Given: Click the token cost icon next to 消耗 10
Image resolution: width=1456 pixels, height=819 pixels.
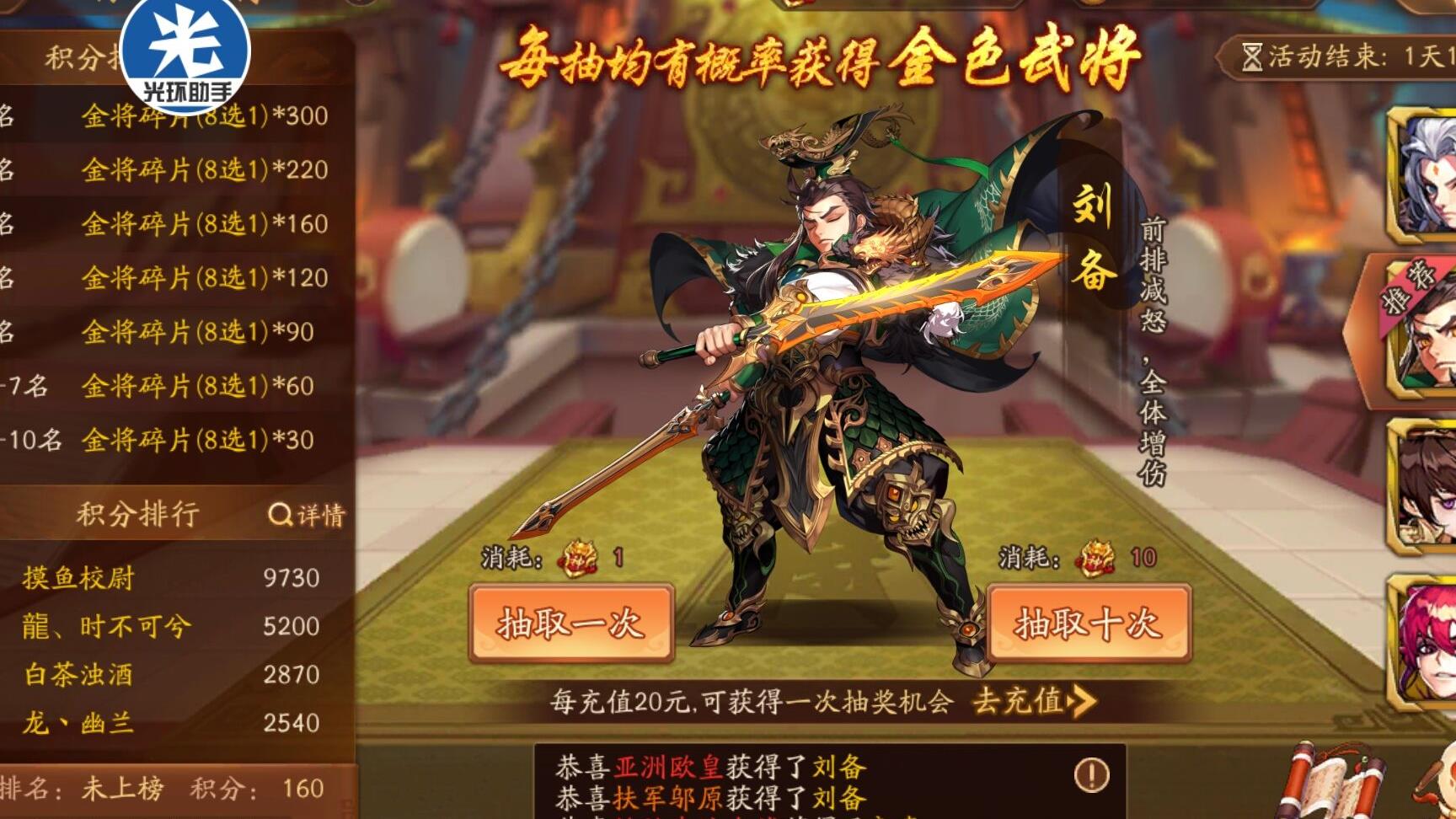Looking at the screenshot, I should (x=1095, y=556).
